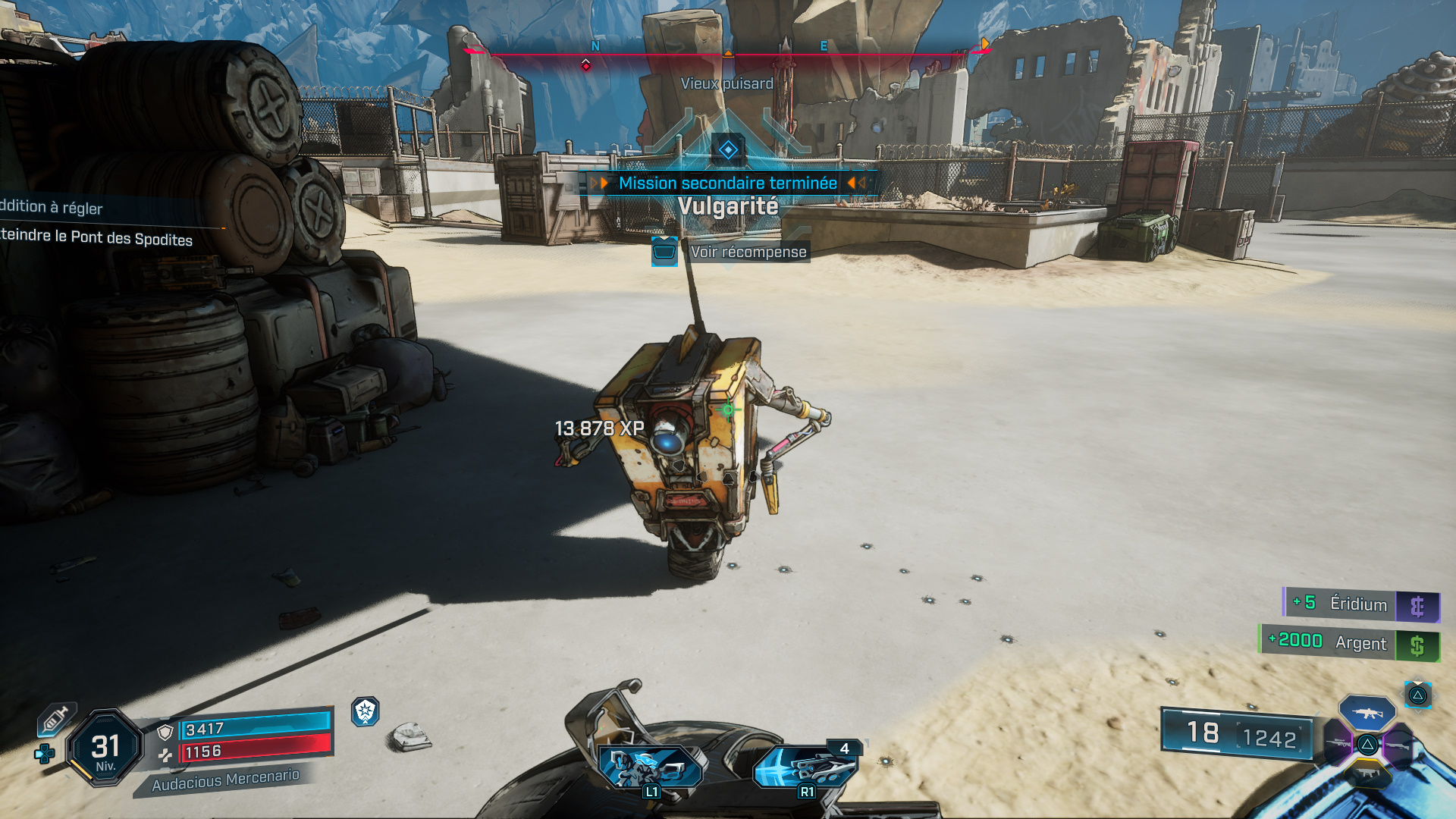Select the equipped weapon icon in the R1 slot
The image size is (1456, 819).
(806, 767)
